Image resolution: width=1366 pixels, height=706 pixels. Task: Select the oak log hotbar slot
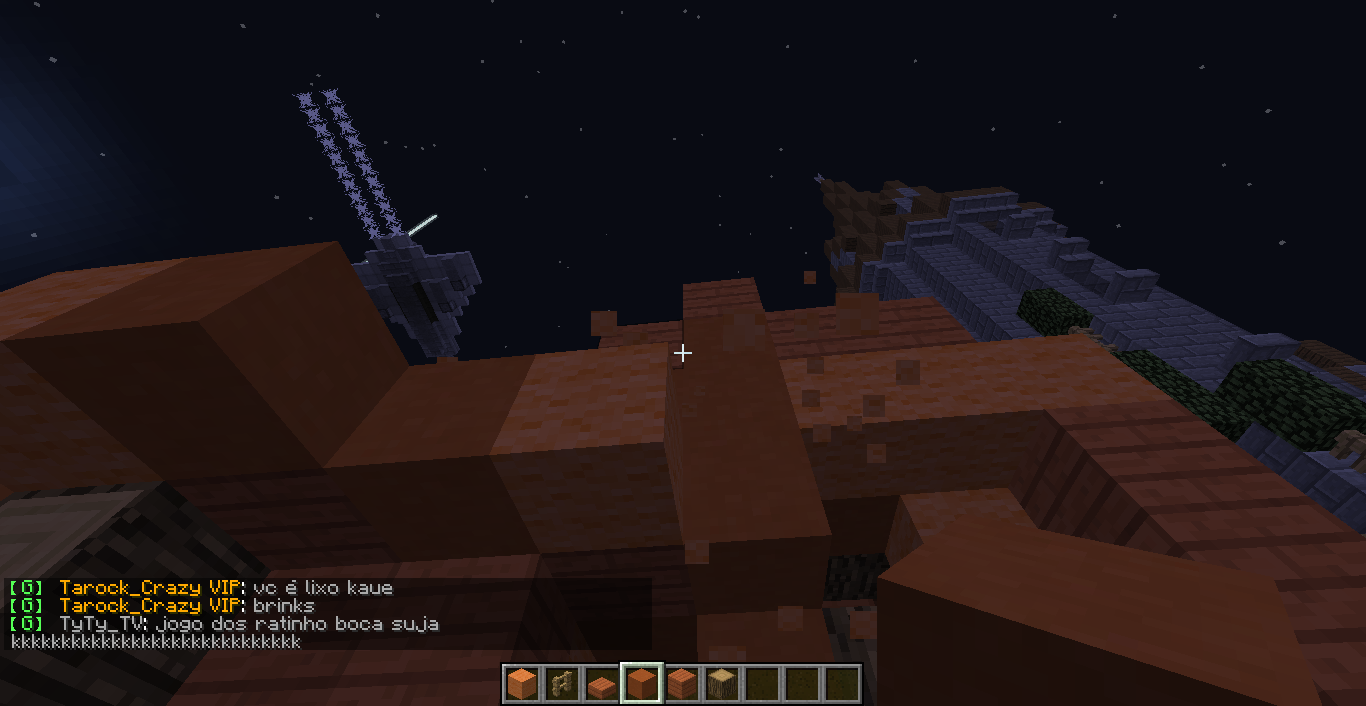721,684
